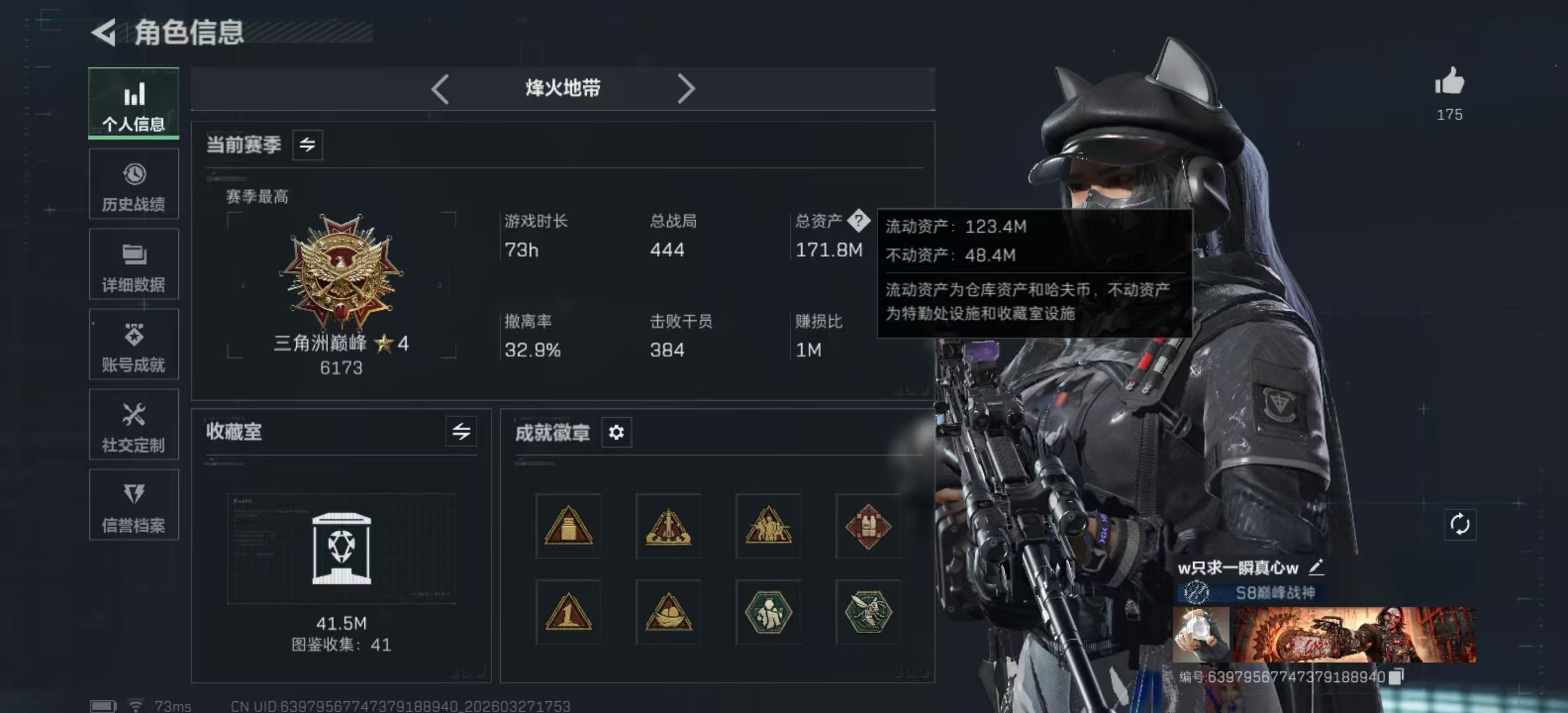Open the 社交定制 sidebar panel
This screenshot has width=1568, height=713.
pos(134,424)
